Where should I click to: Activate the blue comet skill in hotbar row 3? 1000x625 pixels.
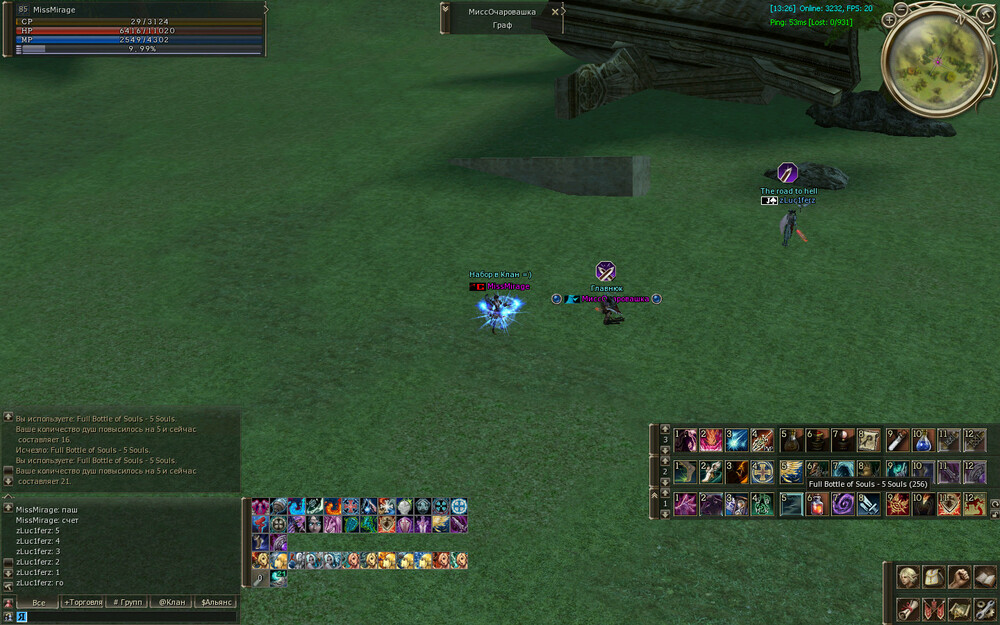[x=736, y=440]
